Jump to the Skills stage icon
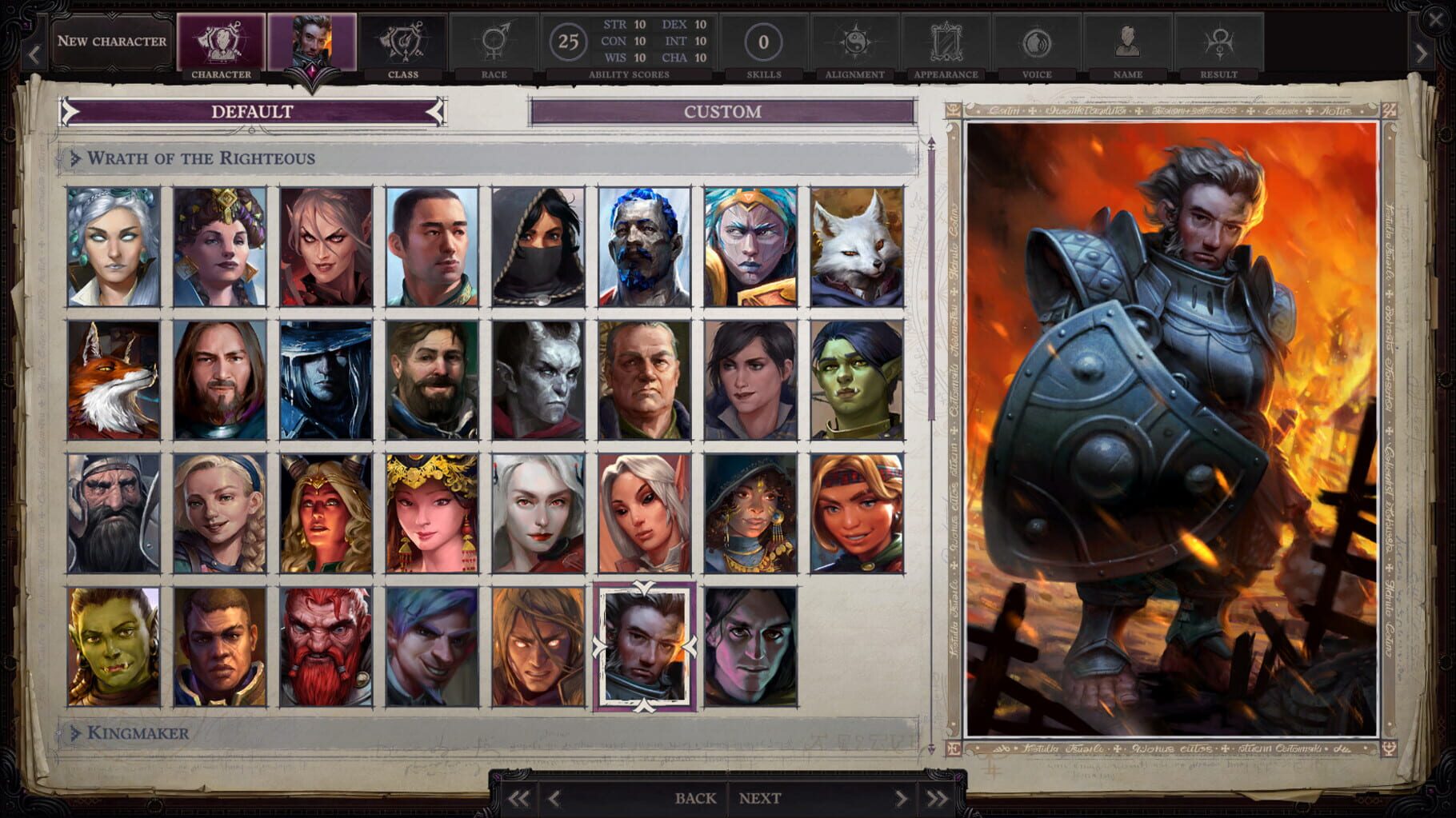This screenshot has height=818, width=1456. (765, 40)
